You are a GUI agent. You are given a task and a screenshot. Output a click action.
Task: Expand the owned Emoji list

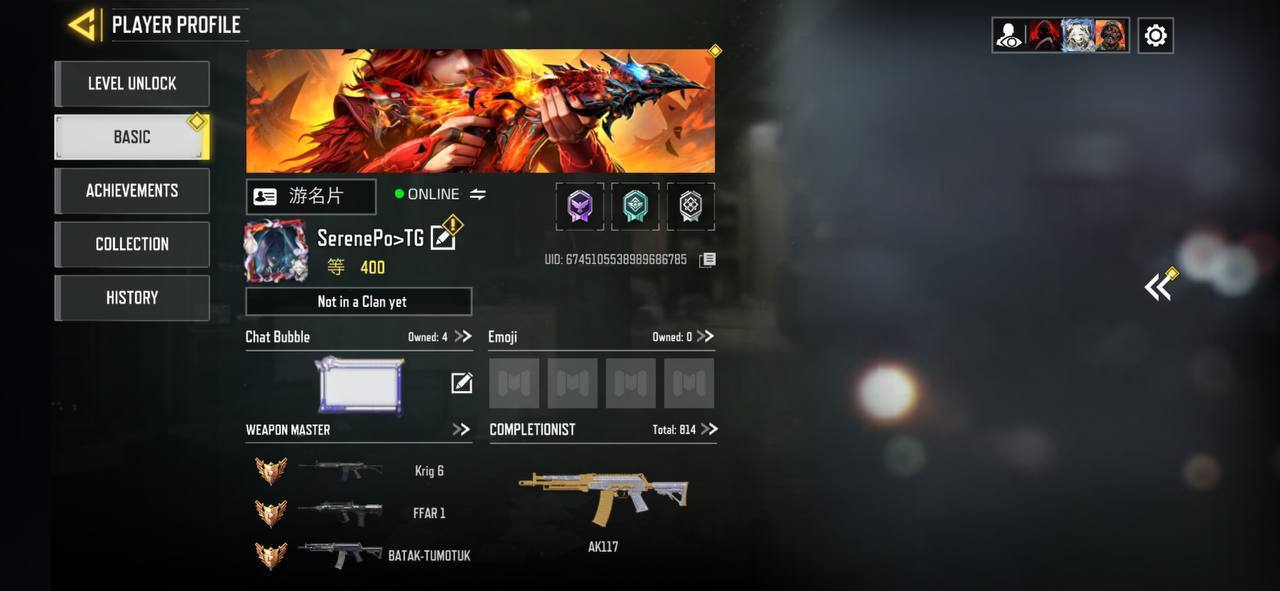[706, 337]
